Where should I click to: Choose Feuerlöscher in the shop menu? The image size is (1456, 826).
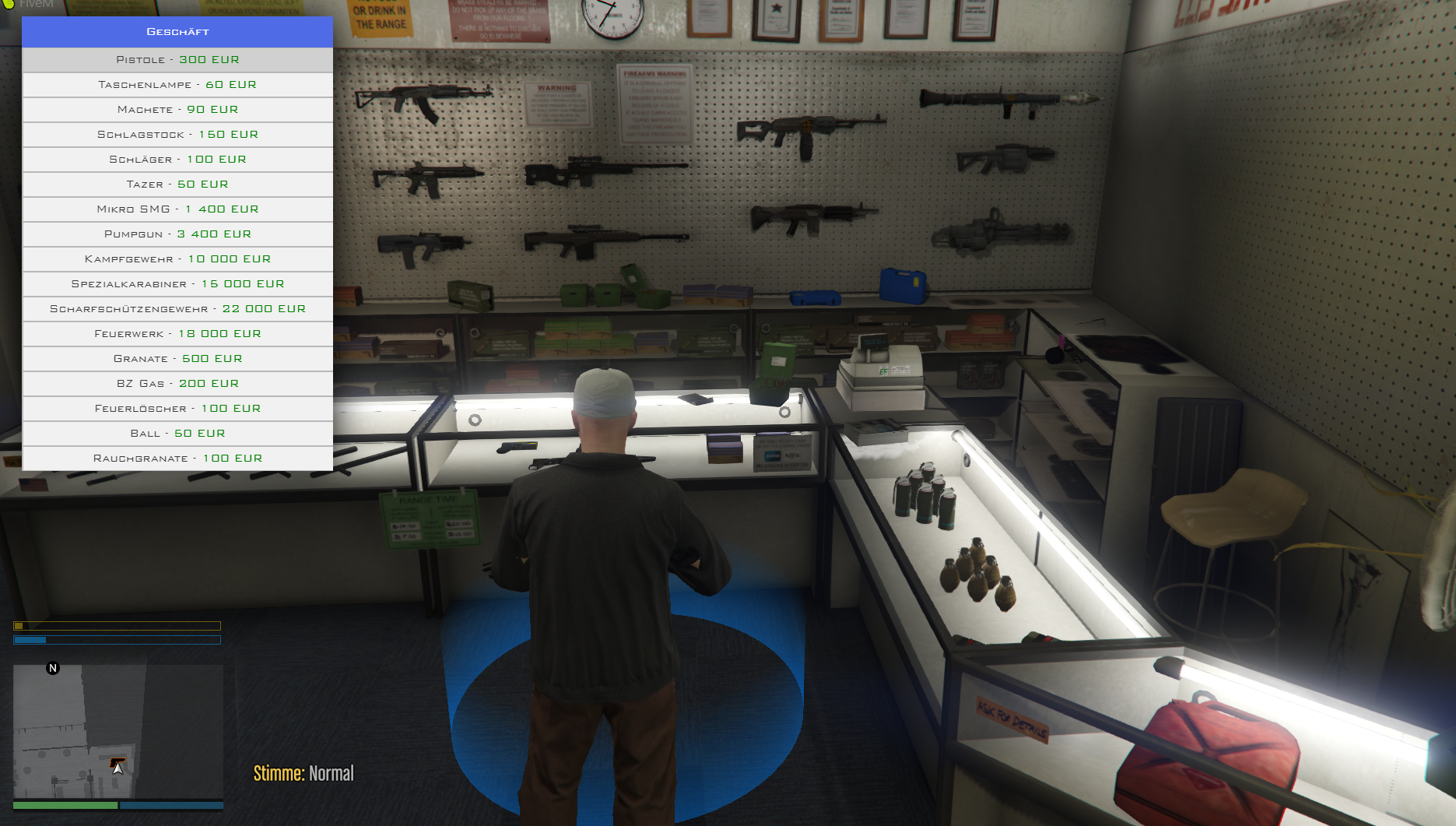tap(177, 409)
